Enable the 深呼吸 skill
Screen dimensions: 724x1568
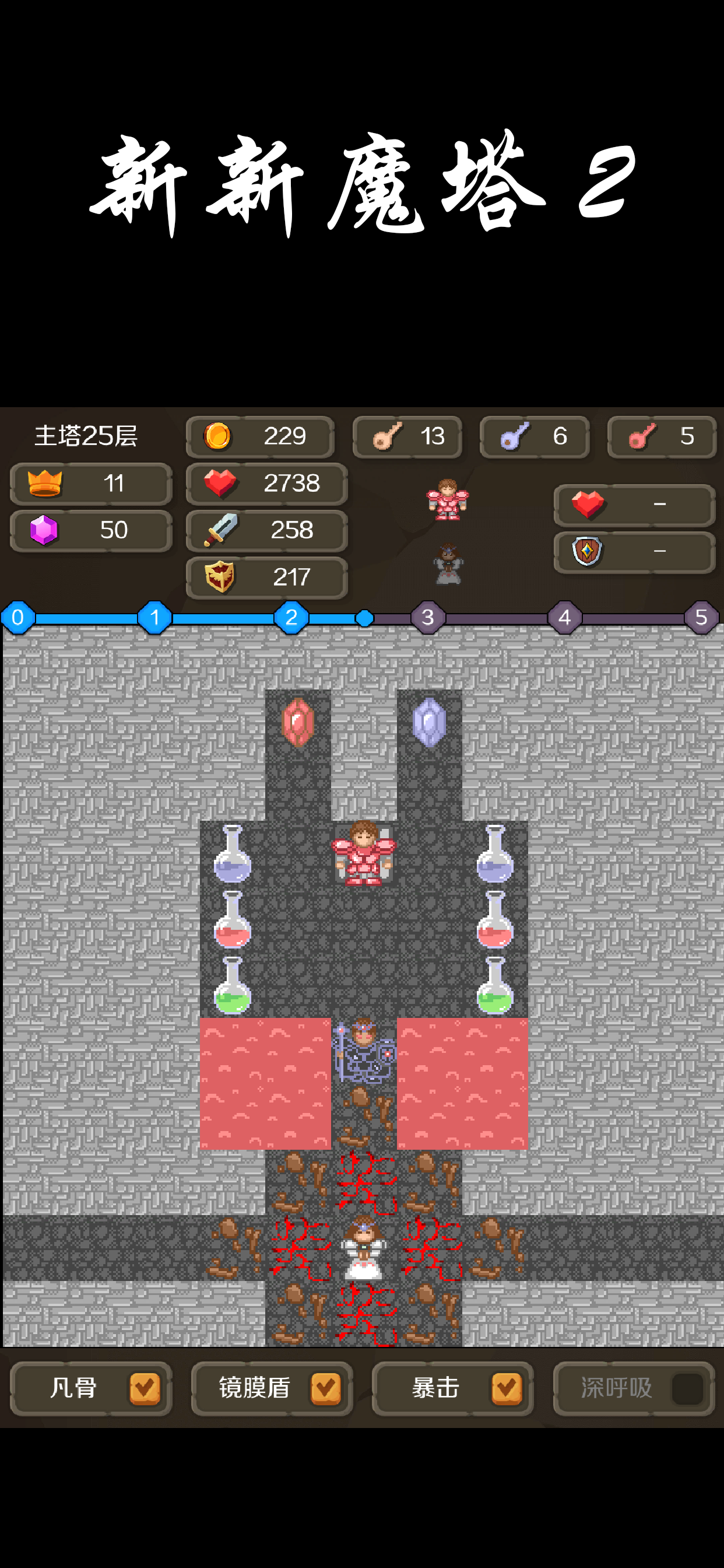click(x=687, y=1388)
